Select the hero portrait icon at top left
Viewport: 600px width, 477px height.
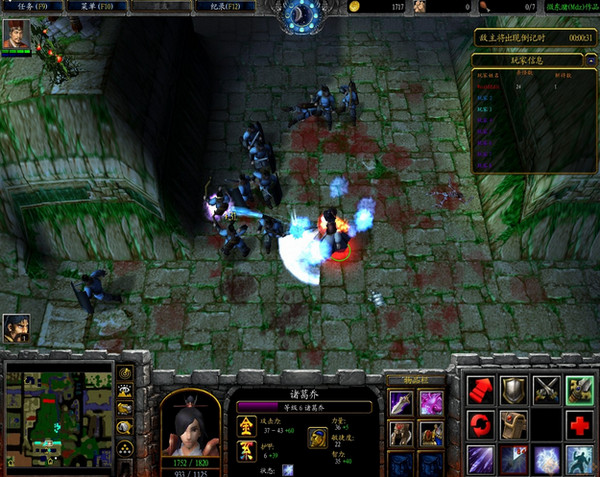point(15,35)
